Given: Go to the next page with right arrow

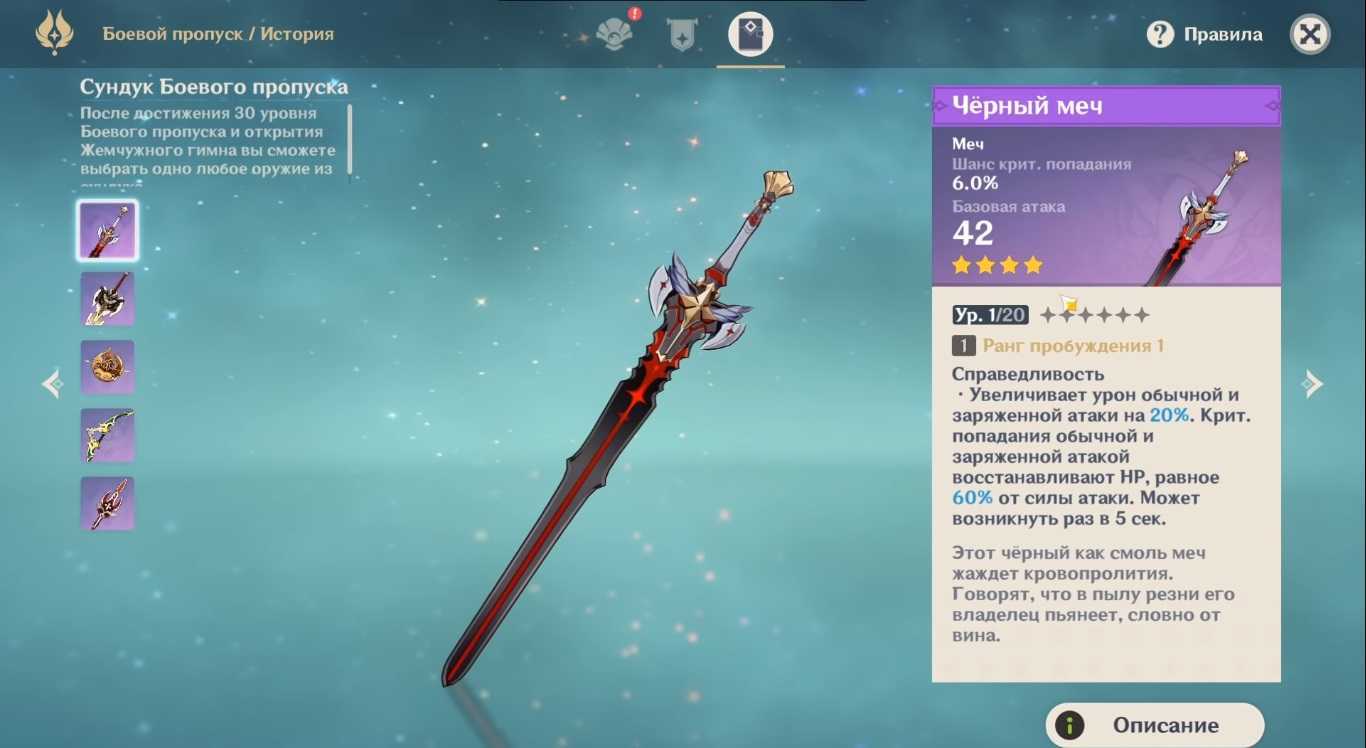Looking at the screenshot, I should (x=1312, y=384).
